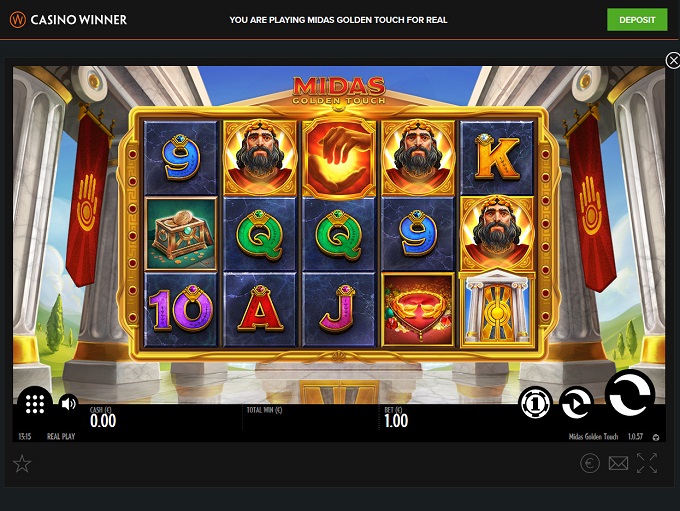Add game to favorites with the star
The height and width of the screenshot is (511, 680).
22,463
